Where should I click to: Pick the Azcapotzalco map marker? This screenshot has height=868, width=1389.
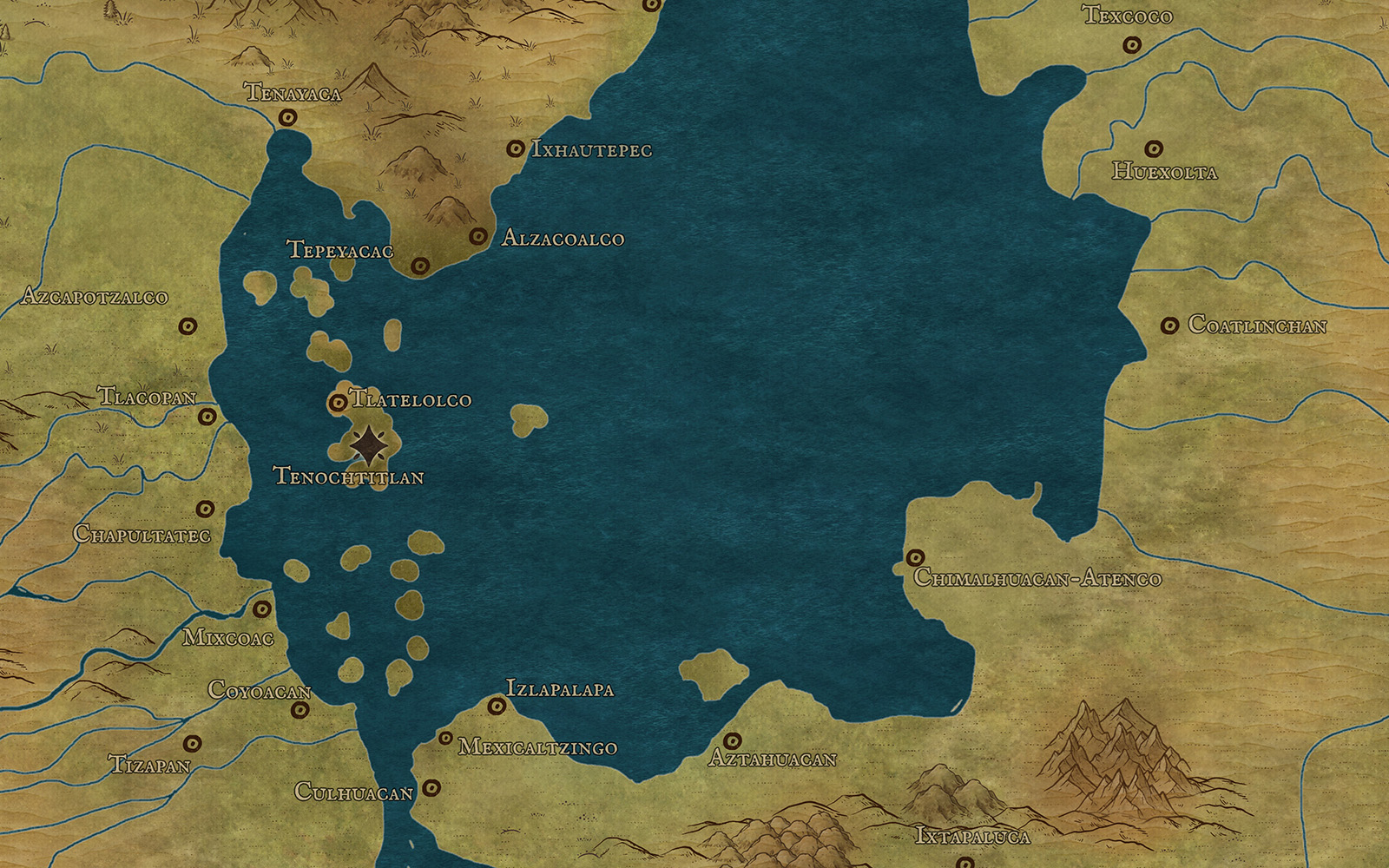(x=187, y=327)
